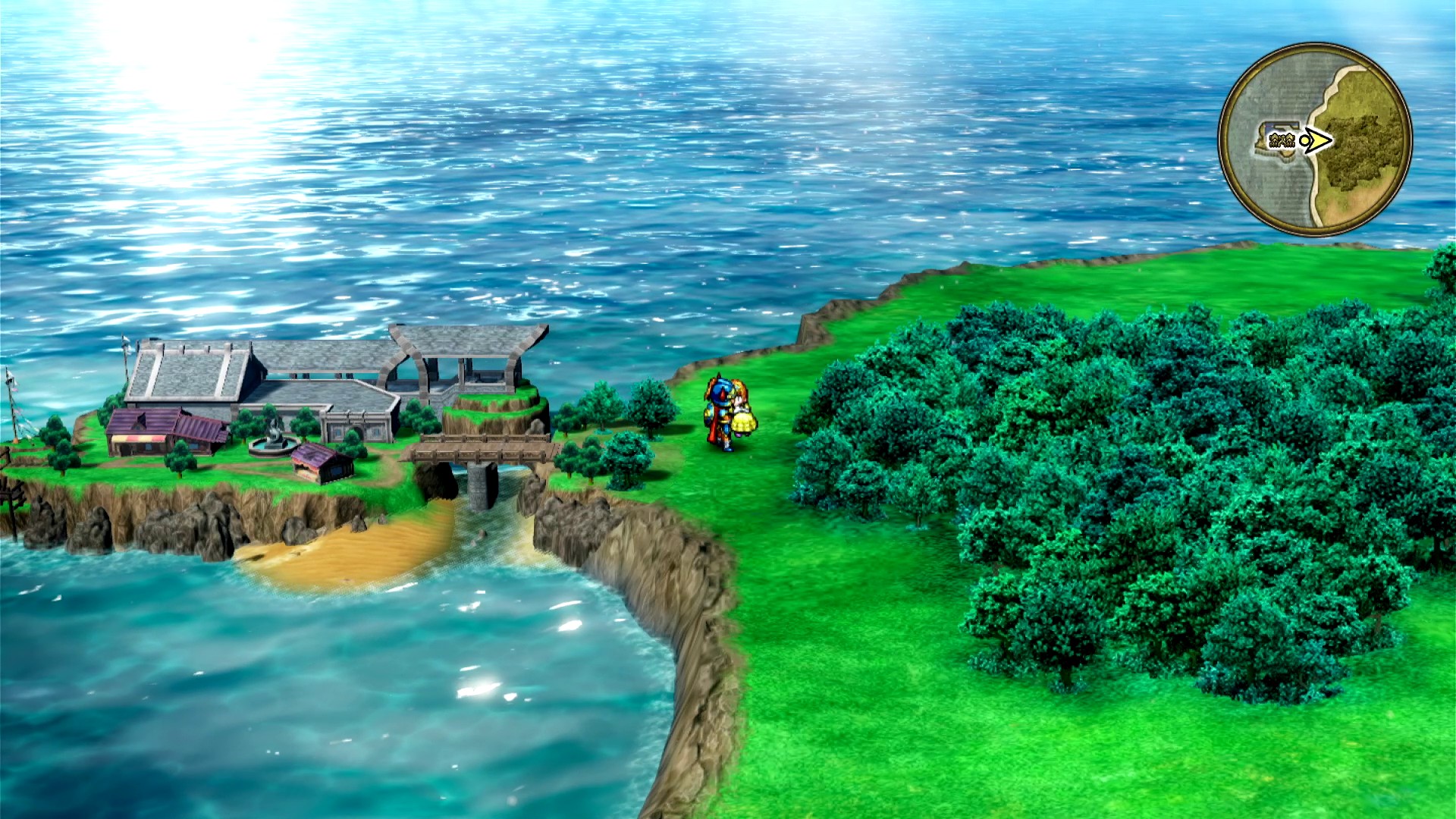The image size is (1456, 819).
Task: Select the town marker on the minimap
Action: click(1279, 140)
